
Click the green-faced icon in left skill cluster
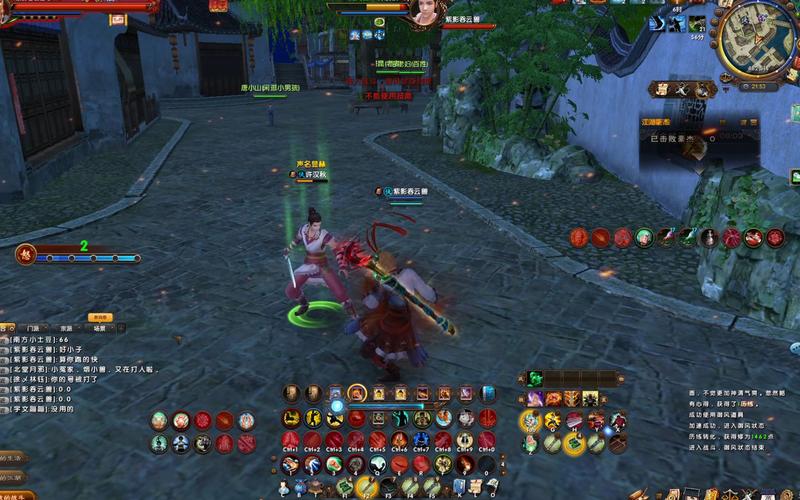160,443
